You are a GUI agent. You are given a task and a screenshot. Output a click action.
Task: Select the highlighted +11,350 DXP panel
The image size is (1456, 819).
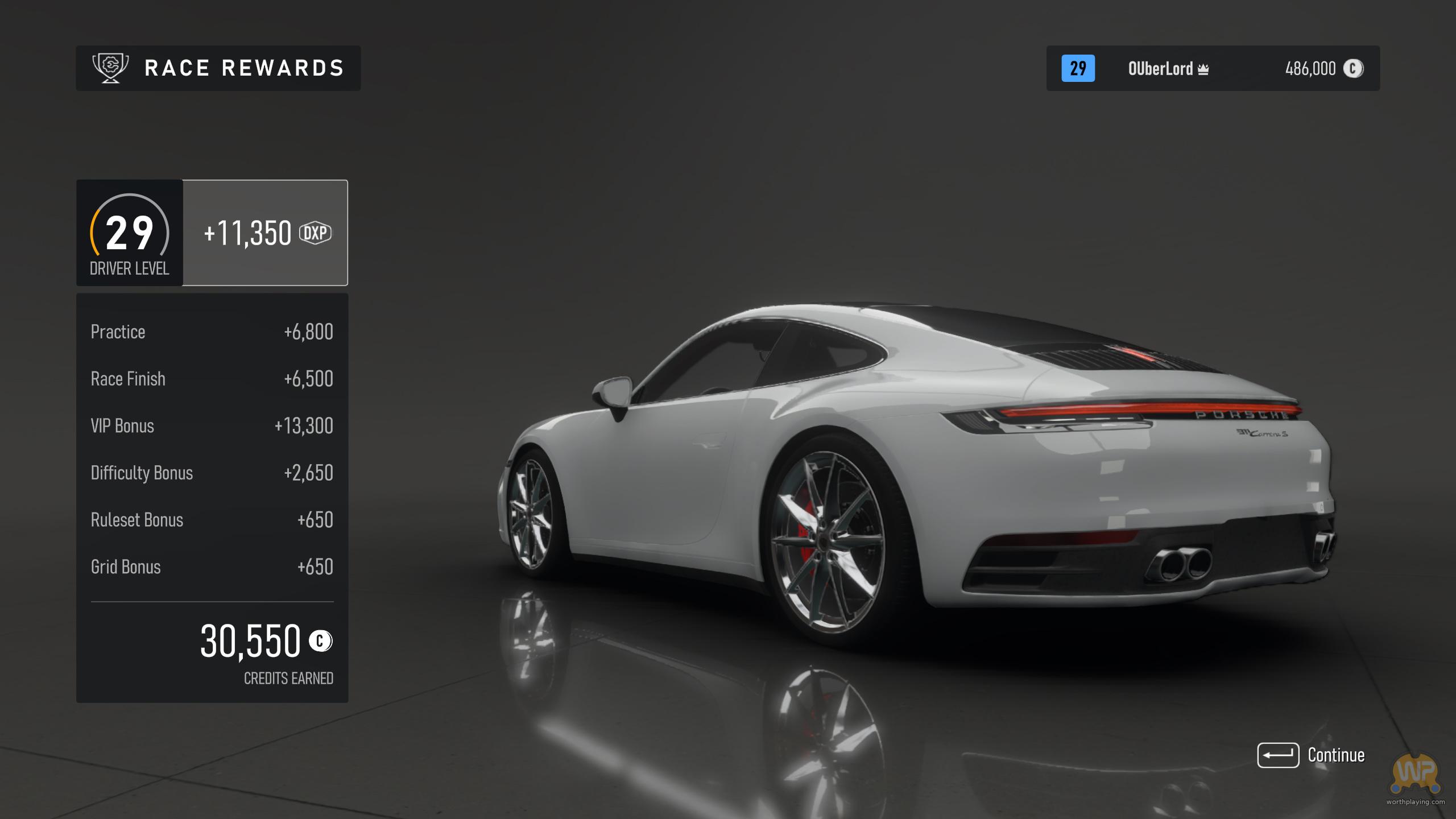coord(265,233)
